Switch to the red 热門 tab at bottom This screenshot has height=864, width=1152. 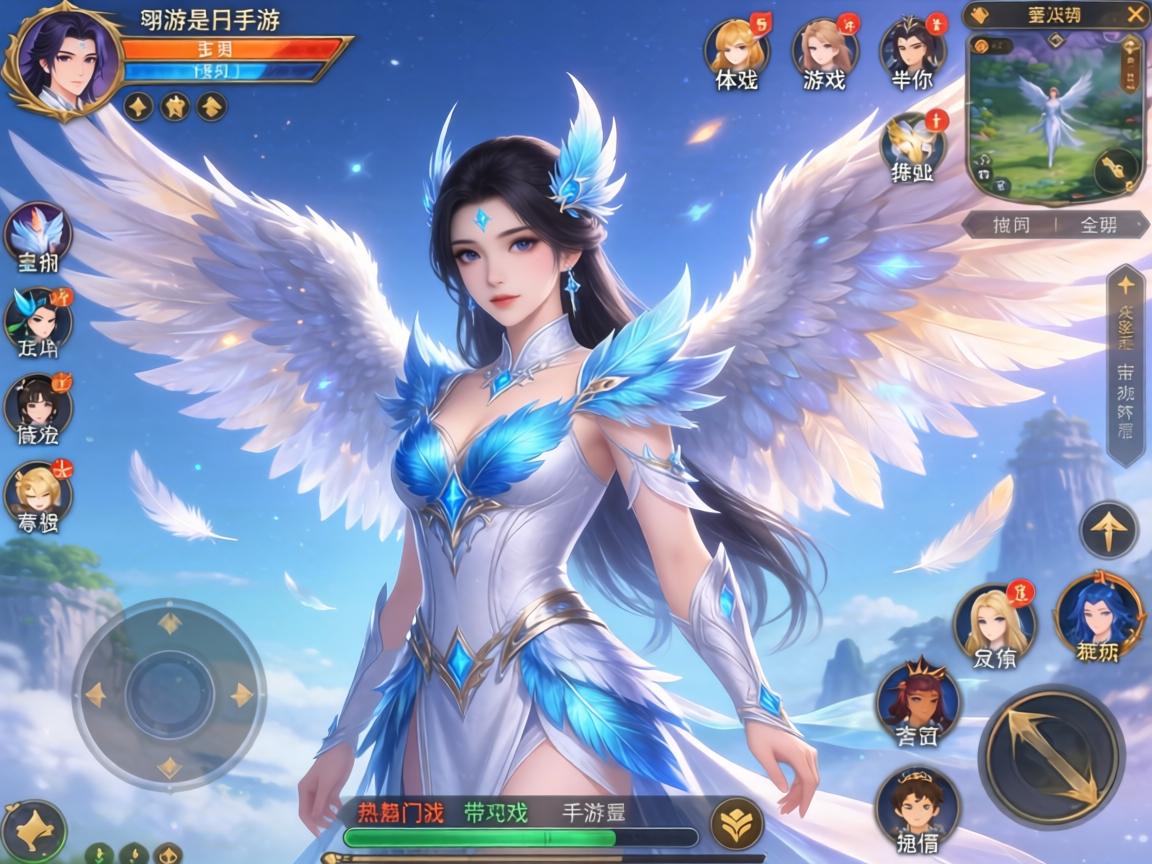(x=400, y=812)
